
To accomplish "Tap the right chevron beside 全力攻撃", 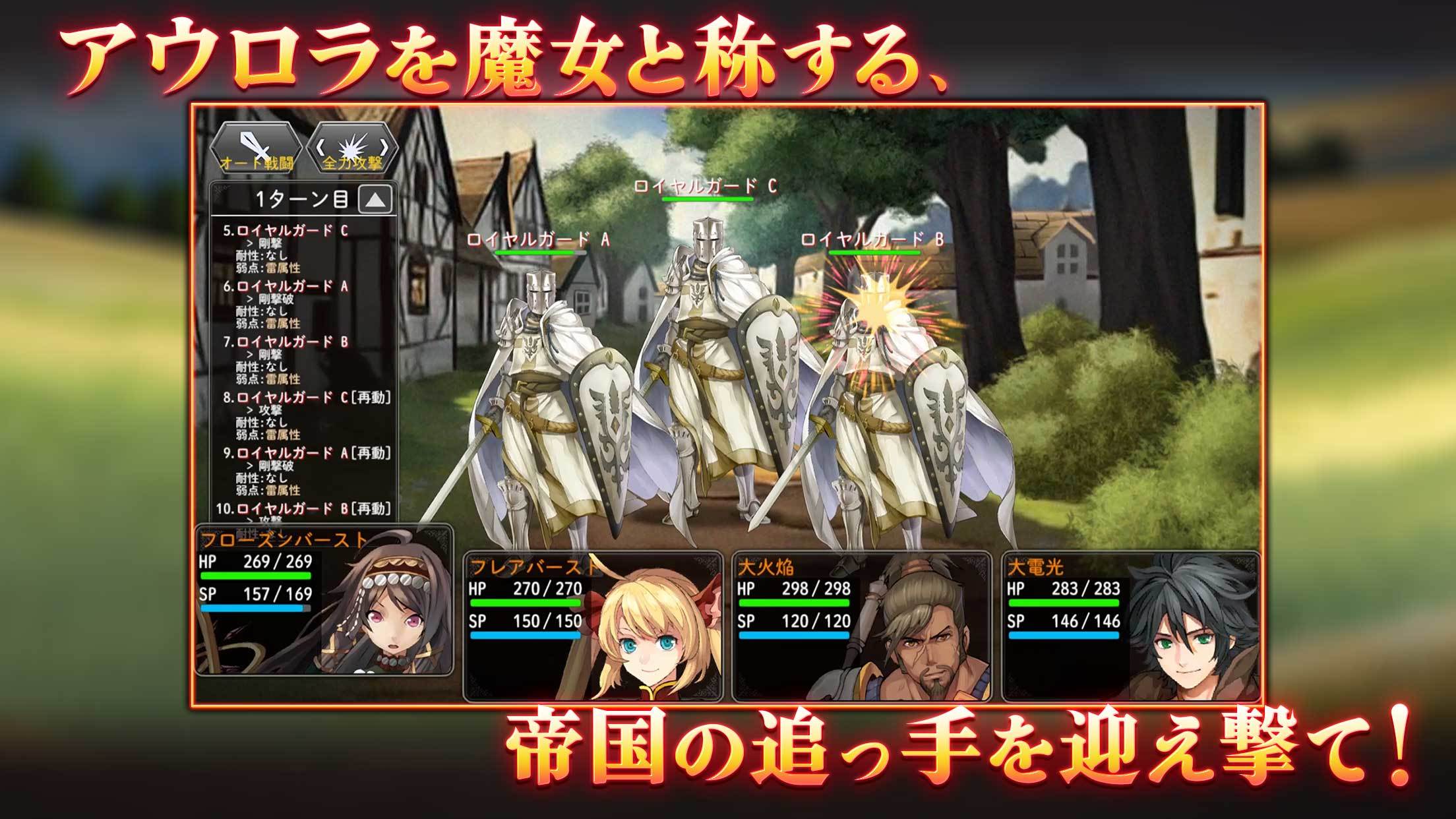I will click(386, 148).
